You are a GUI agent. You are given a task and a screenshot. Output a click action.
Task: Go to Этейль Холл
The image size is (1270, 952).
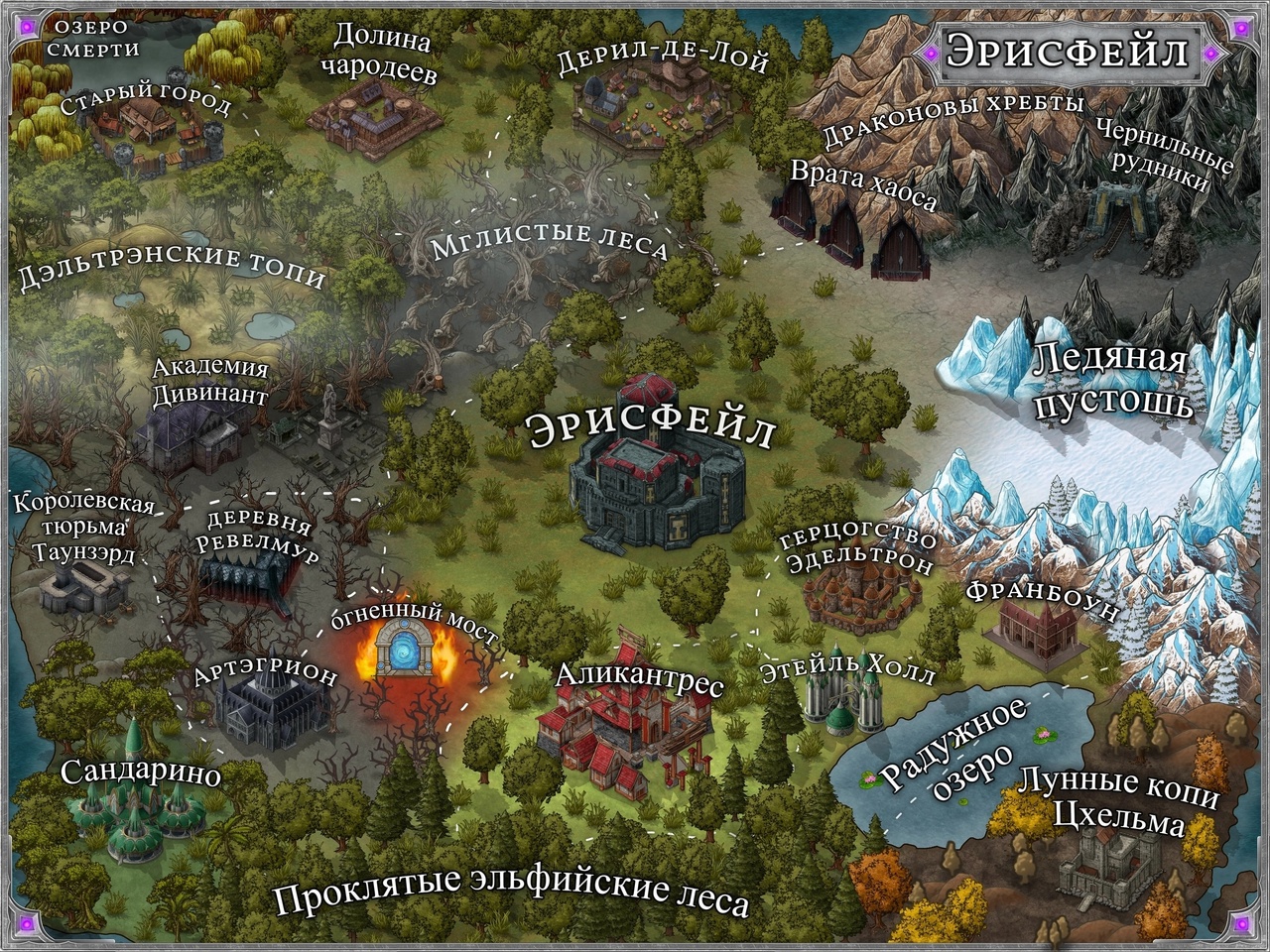[x=831, y=702]
